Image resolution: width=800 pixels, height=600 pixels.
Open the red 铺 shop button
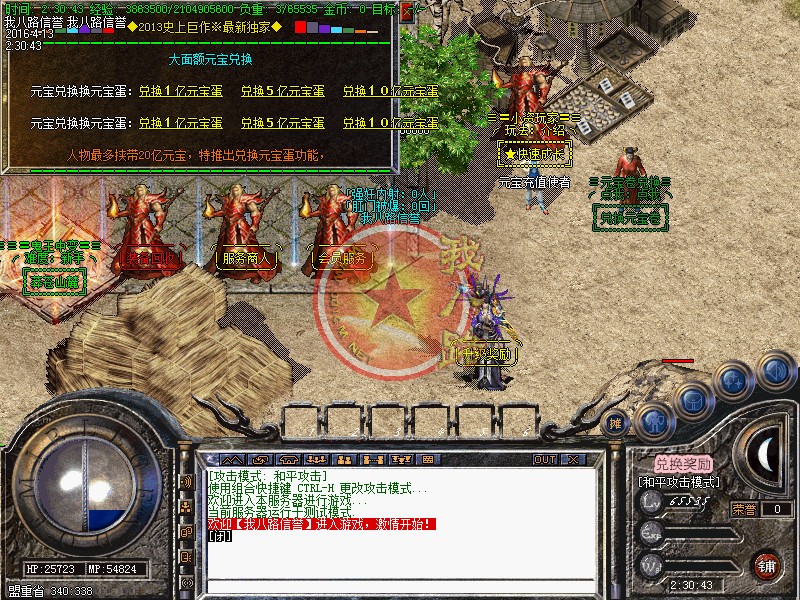click(x=766, y=564)
